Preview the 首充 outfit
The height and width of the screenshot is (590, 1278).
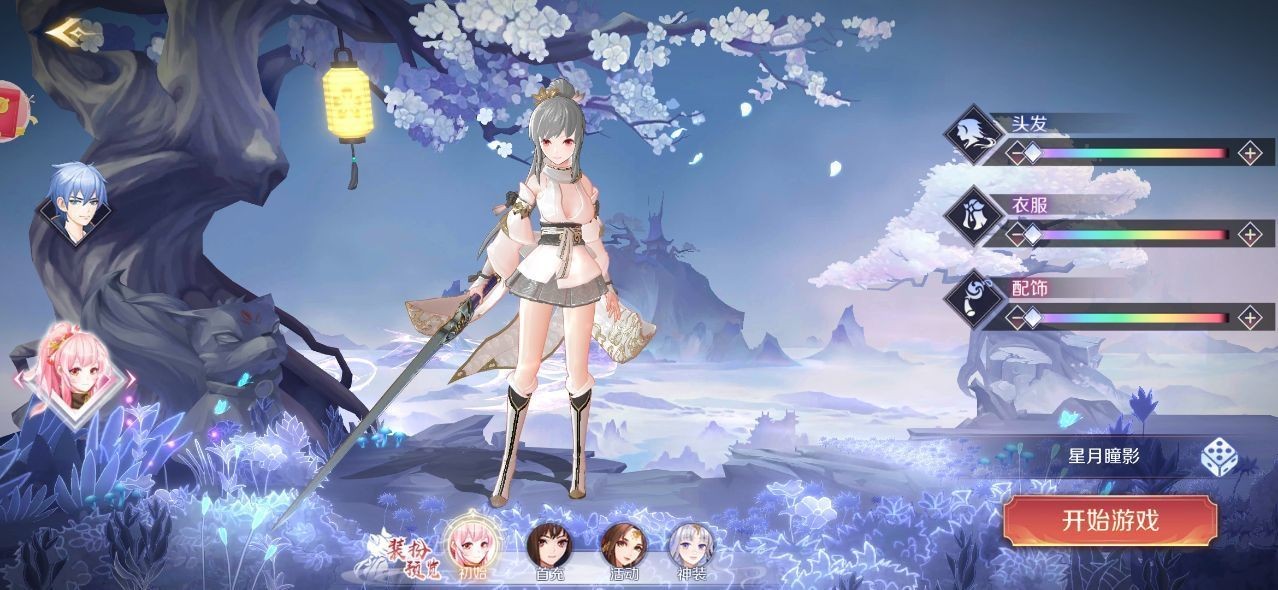[547, 546]
